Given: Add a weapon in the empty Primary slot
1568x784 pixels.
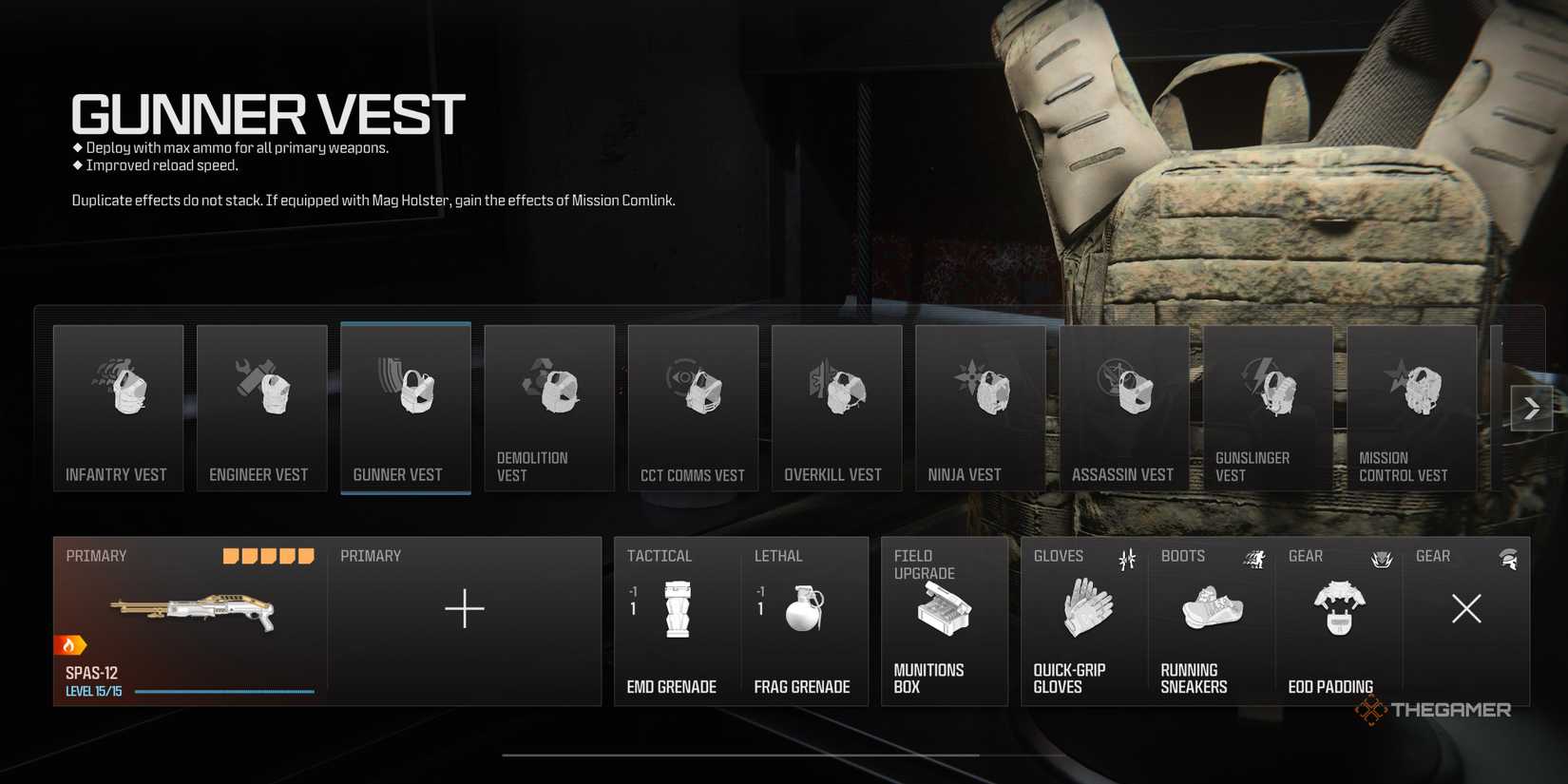Looking at the screenshot, I should (x=465, y=608).
